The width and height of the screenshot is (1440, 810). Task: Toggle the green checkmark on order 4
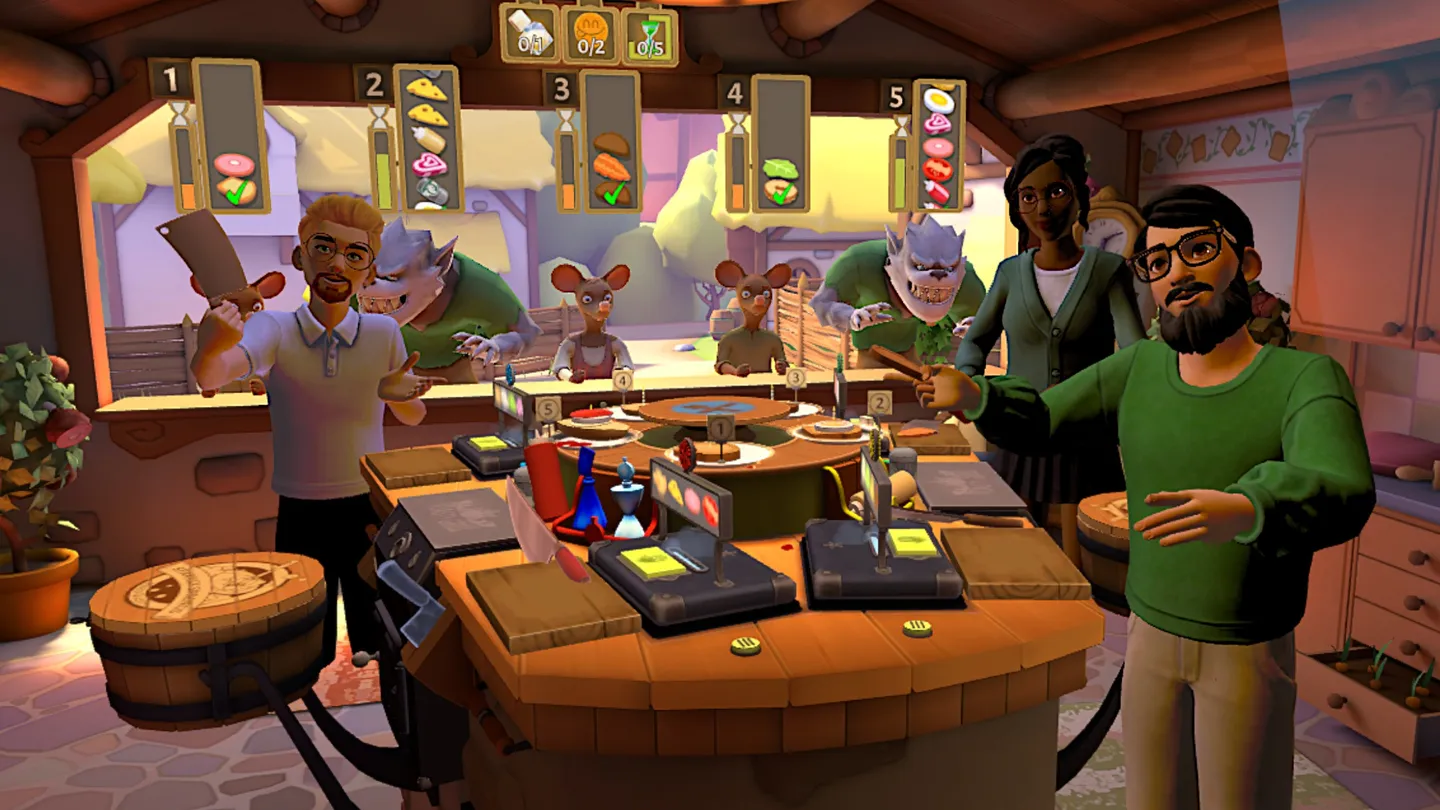[x=781, y=195]
